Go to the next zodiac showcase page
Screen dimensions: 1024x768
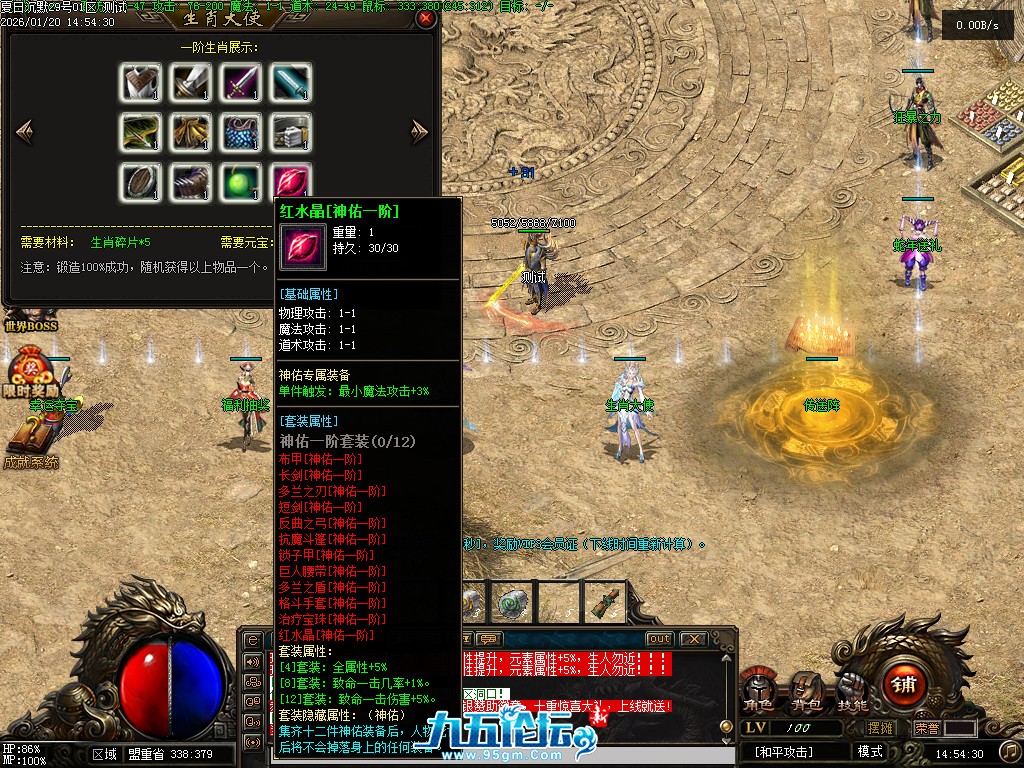[x=420, y=131]
